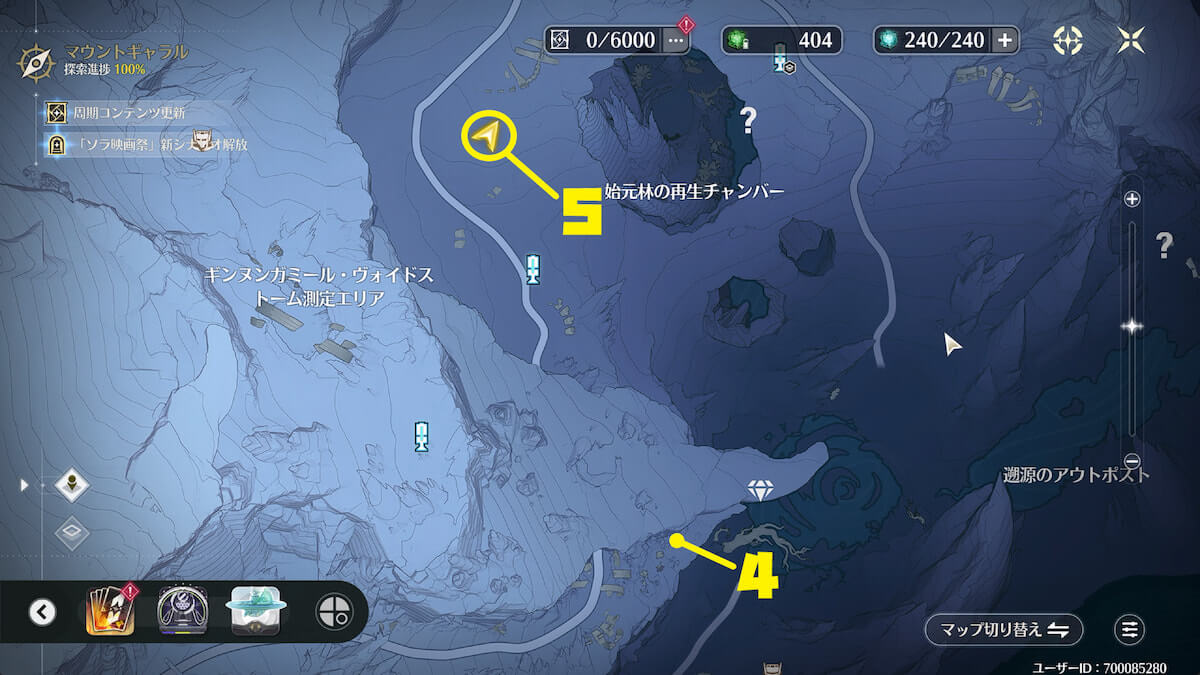Select the player location layer diamond
Viewport: 1200px width, 675px height.
pyautogui.click(x=72, y=486)
